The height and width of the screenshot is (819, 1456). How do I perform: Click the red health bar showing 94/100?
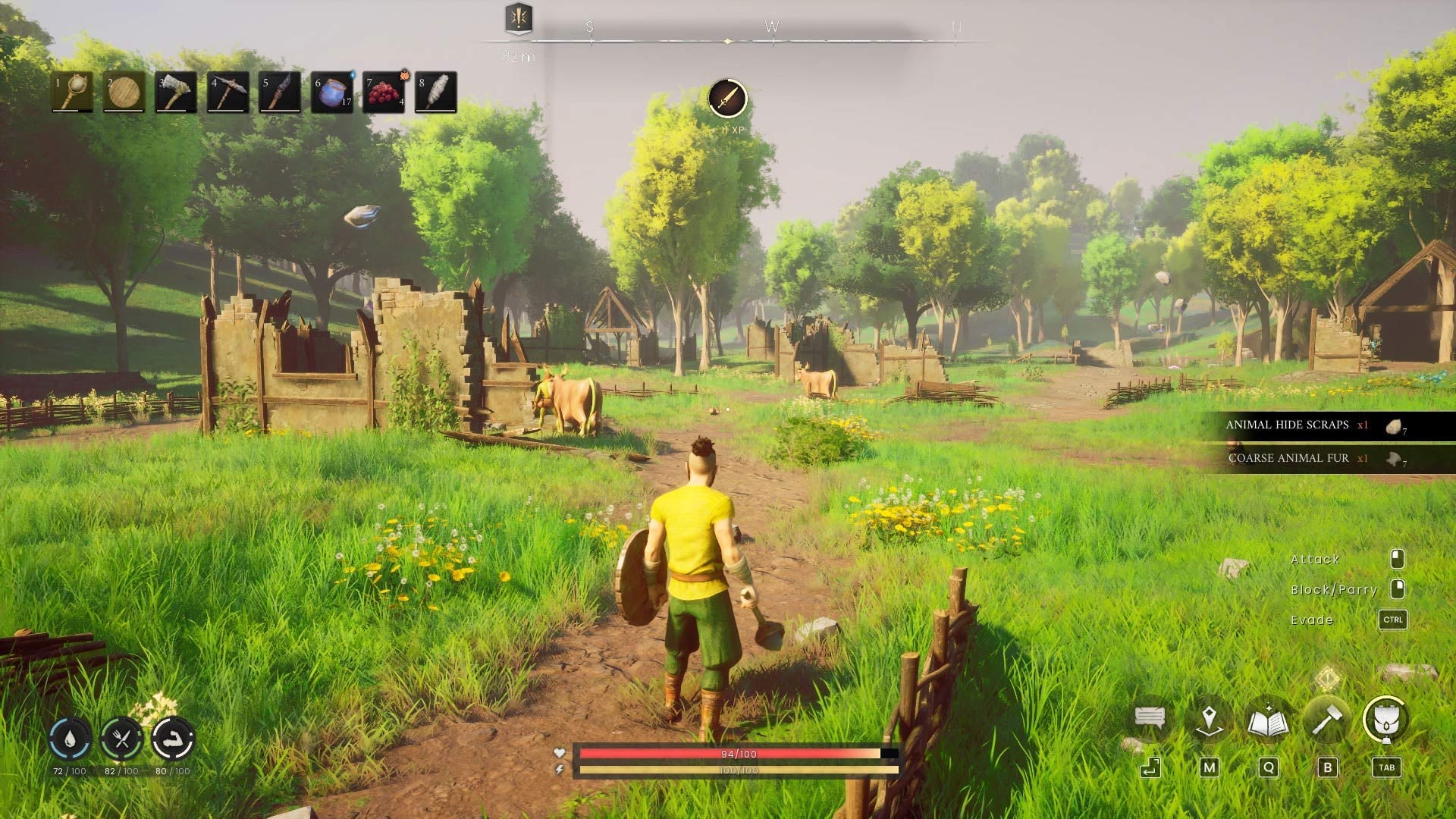[728, 754]
